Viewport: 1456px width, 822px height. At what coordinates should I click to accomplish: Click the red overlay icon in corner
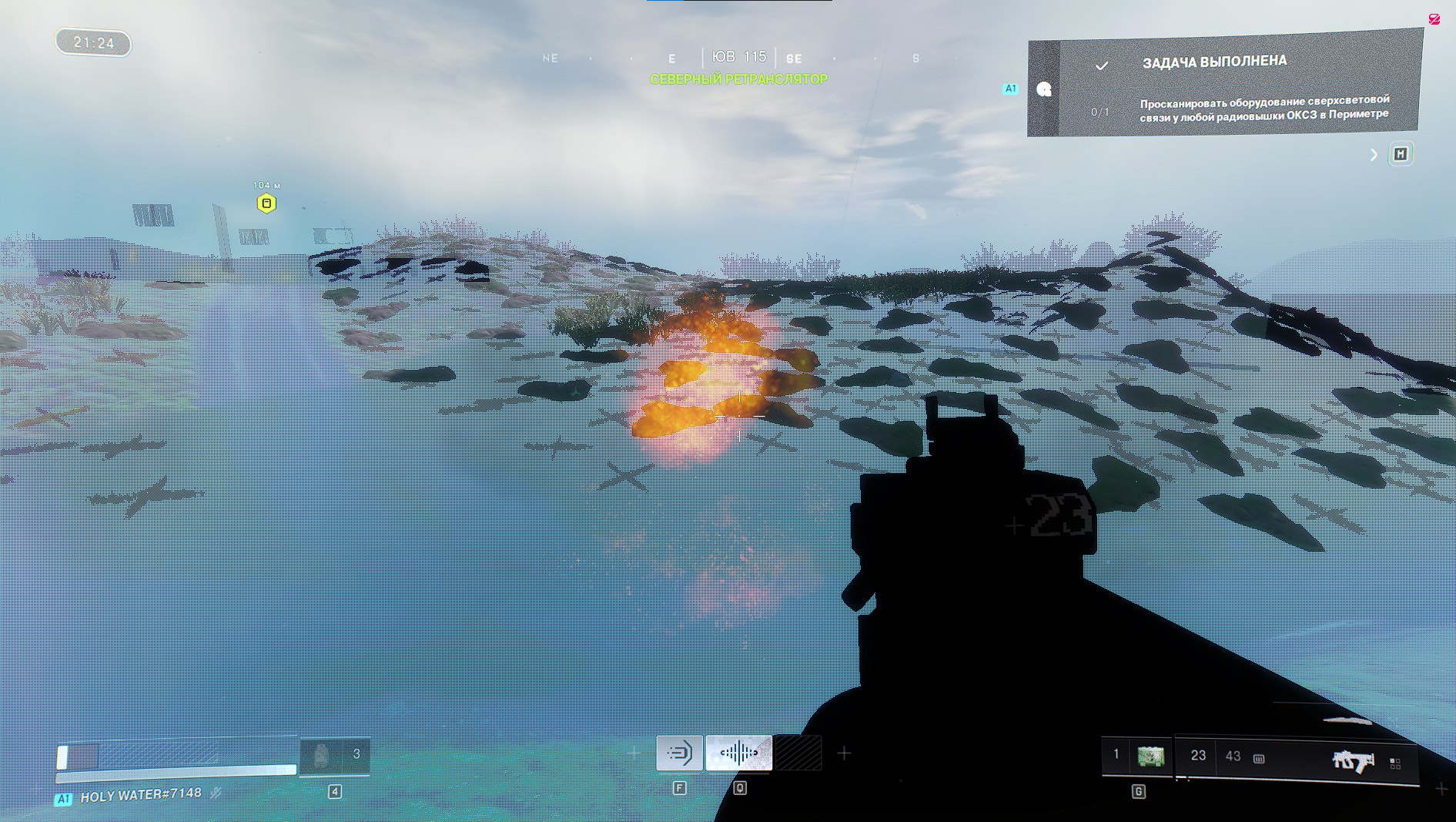click(x=1434, y=19)
